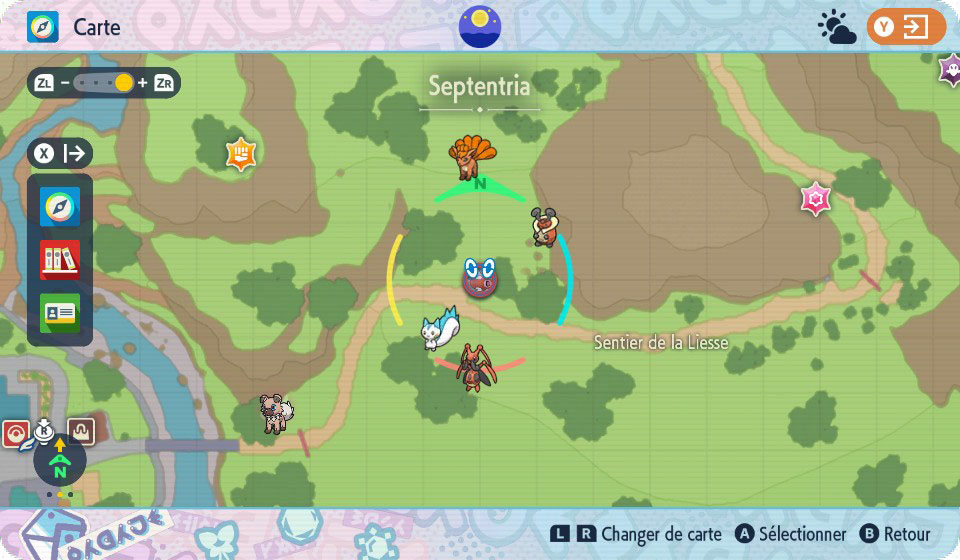The width and height of the screenshot is (960, 560).
Task: Open the compass map app icon
Action: coord(60,207)
